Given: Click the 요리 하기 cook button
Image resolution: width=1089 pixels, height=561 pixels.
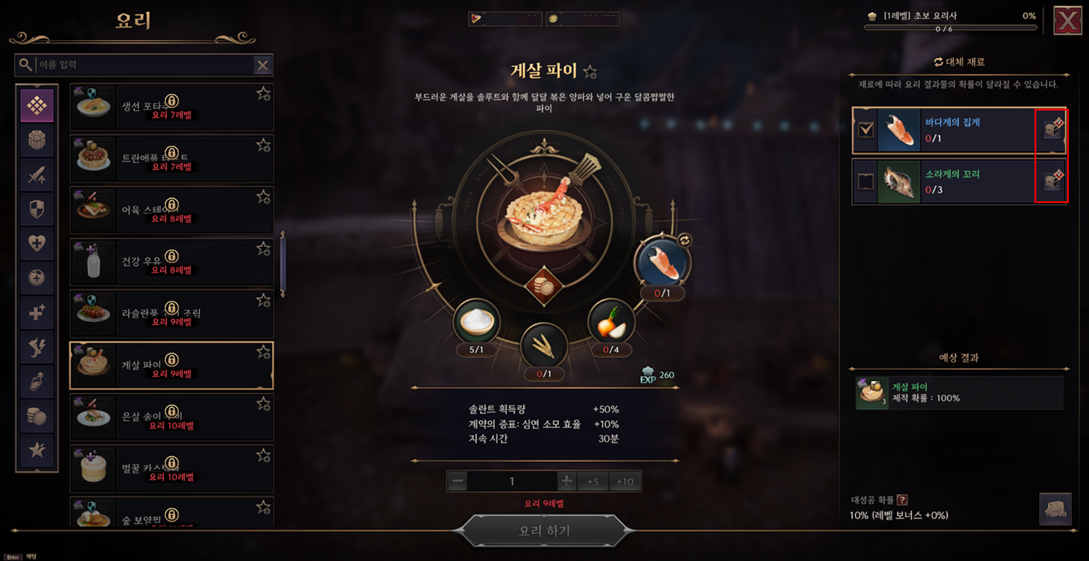Looking at the screenshot, I should point(544,531).
